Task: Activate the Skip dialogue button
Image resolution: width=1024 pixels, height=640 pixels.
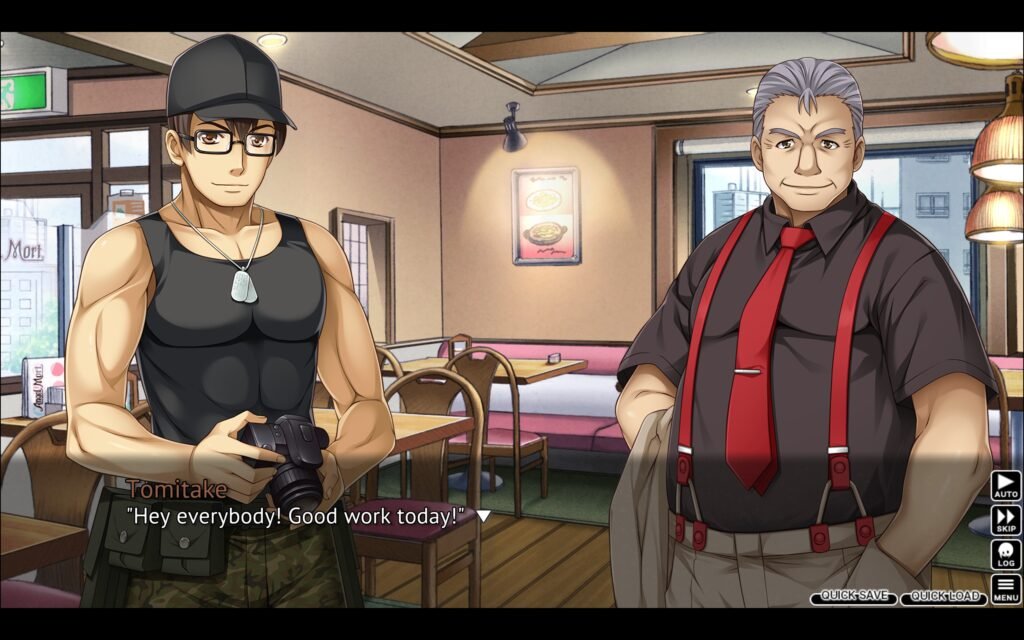Action: click(x=1005, y=520)
